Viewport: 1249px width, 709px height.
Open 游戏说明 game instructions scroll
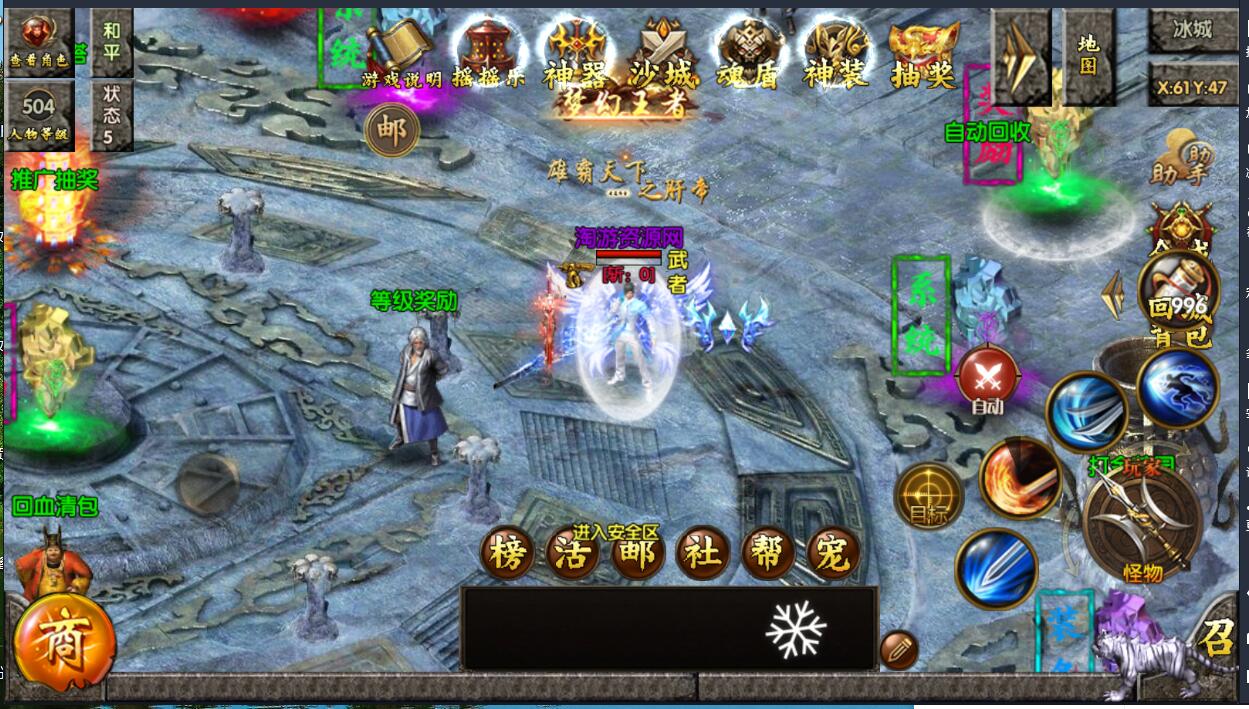[398, 52]
